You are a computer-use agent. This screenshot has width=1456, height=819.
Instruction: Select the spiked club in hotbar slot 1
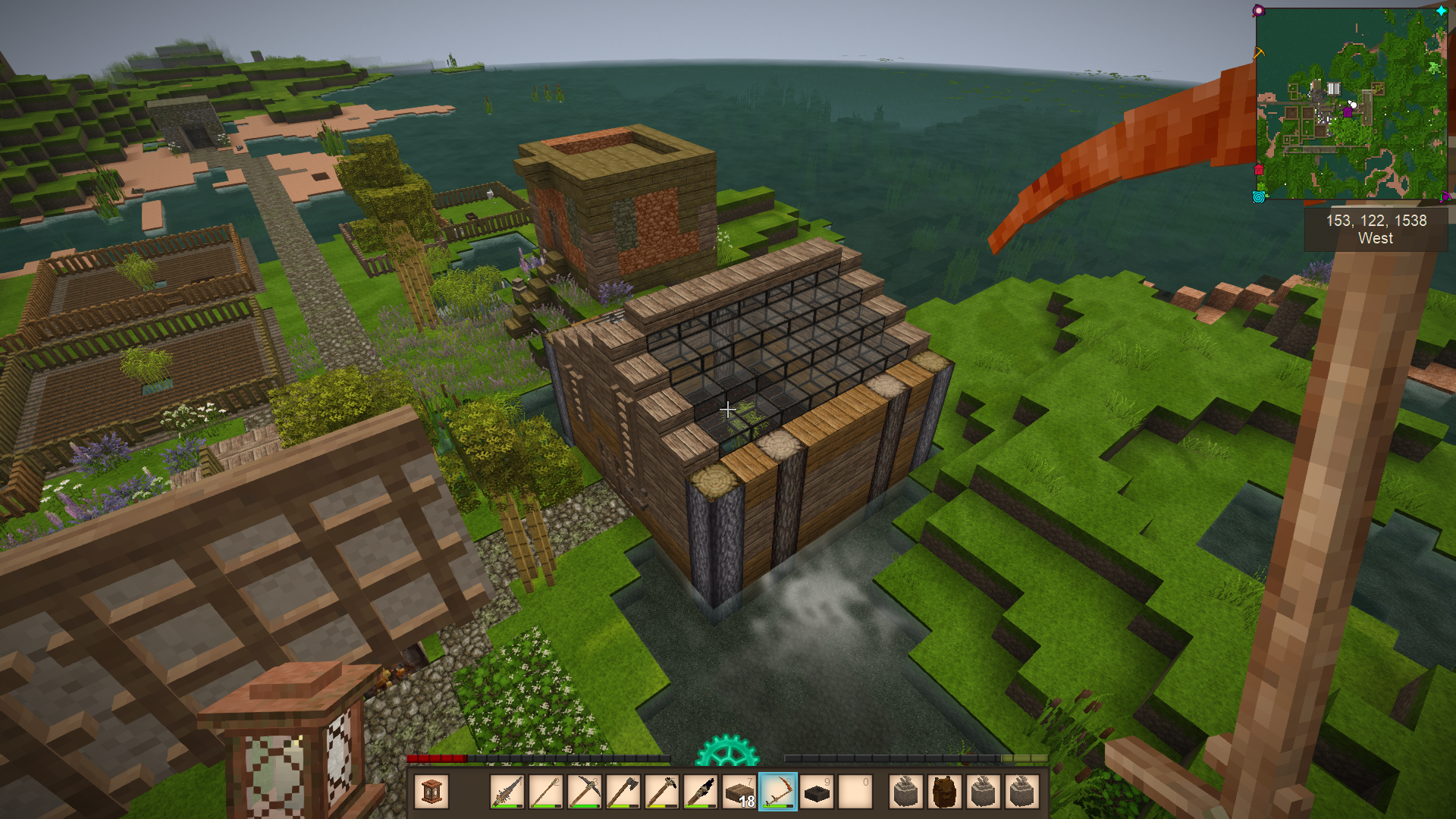tap(507, 792)
